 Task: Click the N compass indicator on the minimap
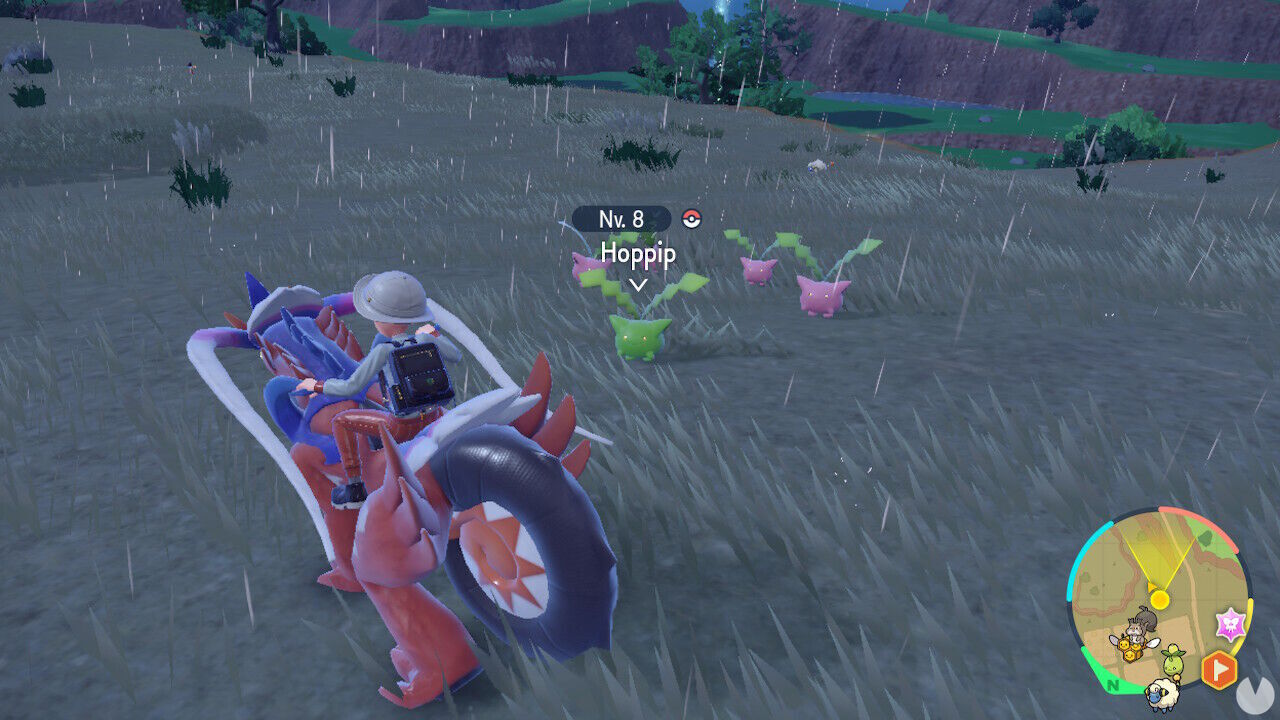click(1111, 686)
